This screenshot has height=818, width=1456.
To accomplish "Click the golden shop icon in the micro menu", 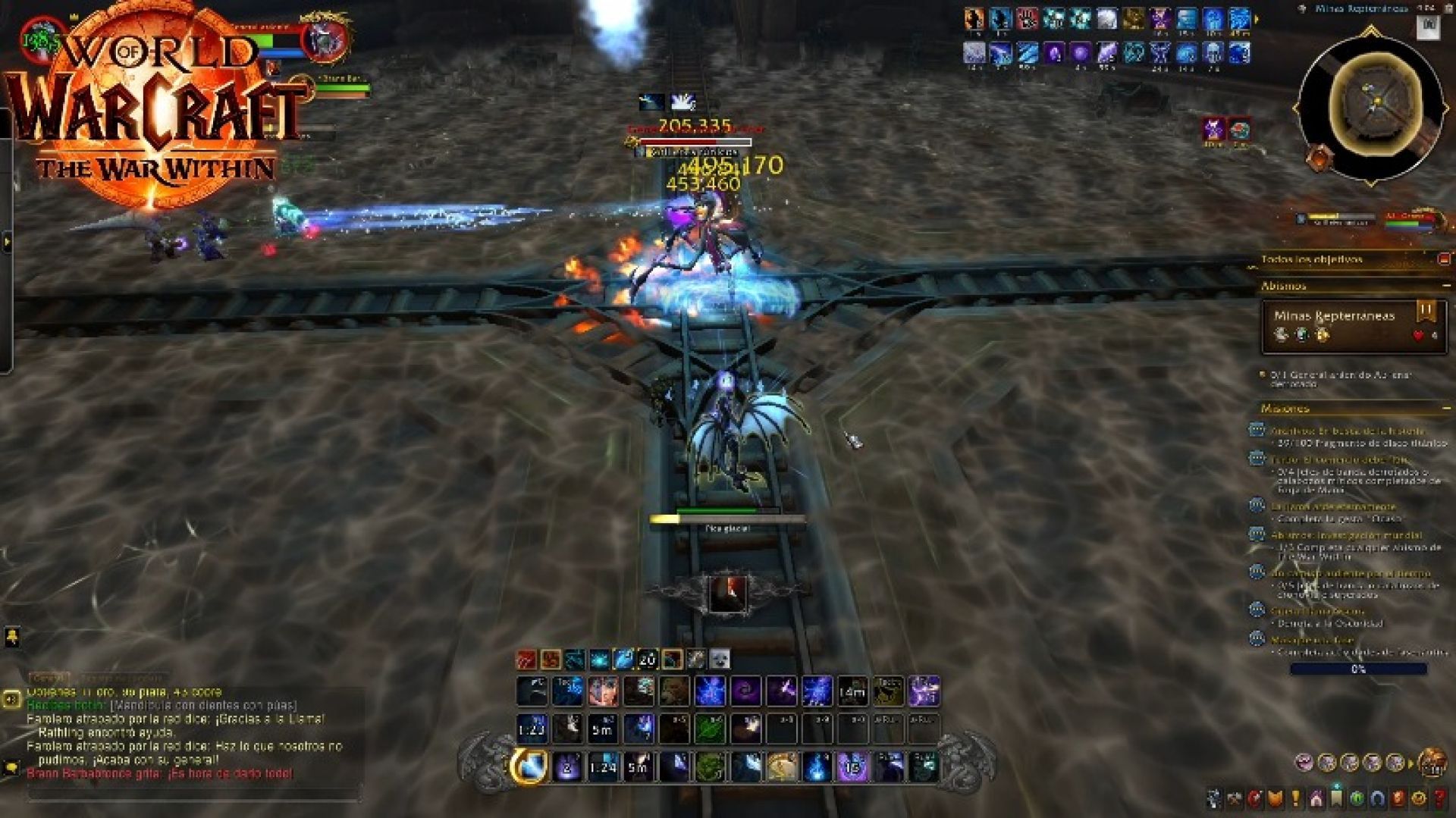I will (1419, 798).
